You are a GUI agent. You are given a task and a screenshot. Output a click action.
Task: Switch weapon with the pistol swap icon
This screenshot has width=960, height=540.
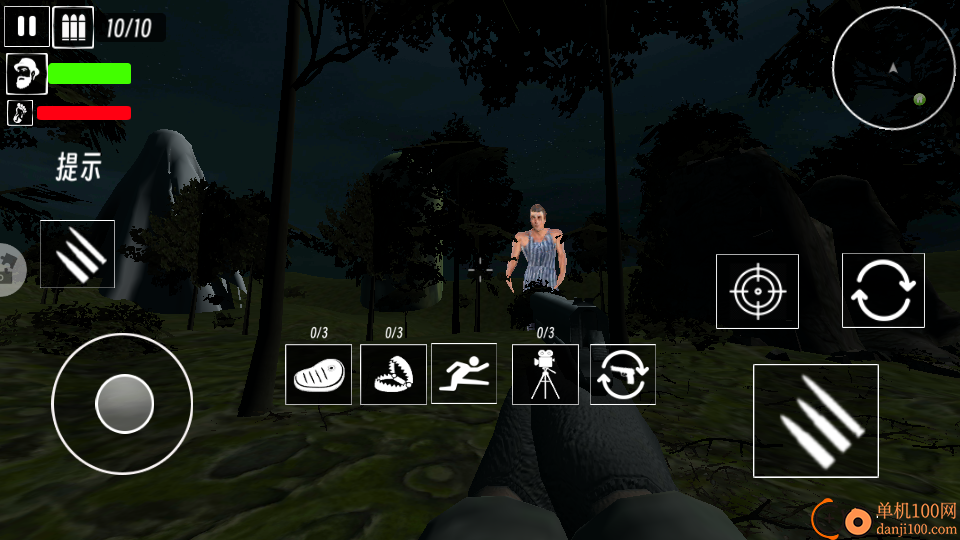623,375
